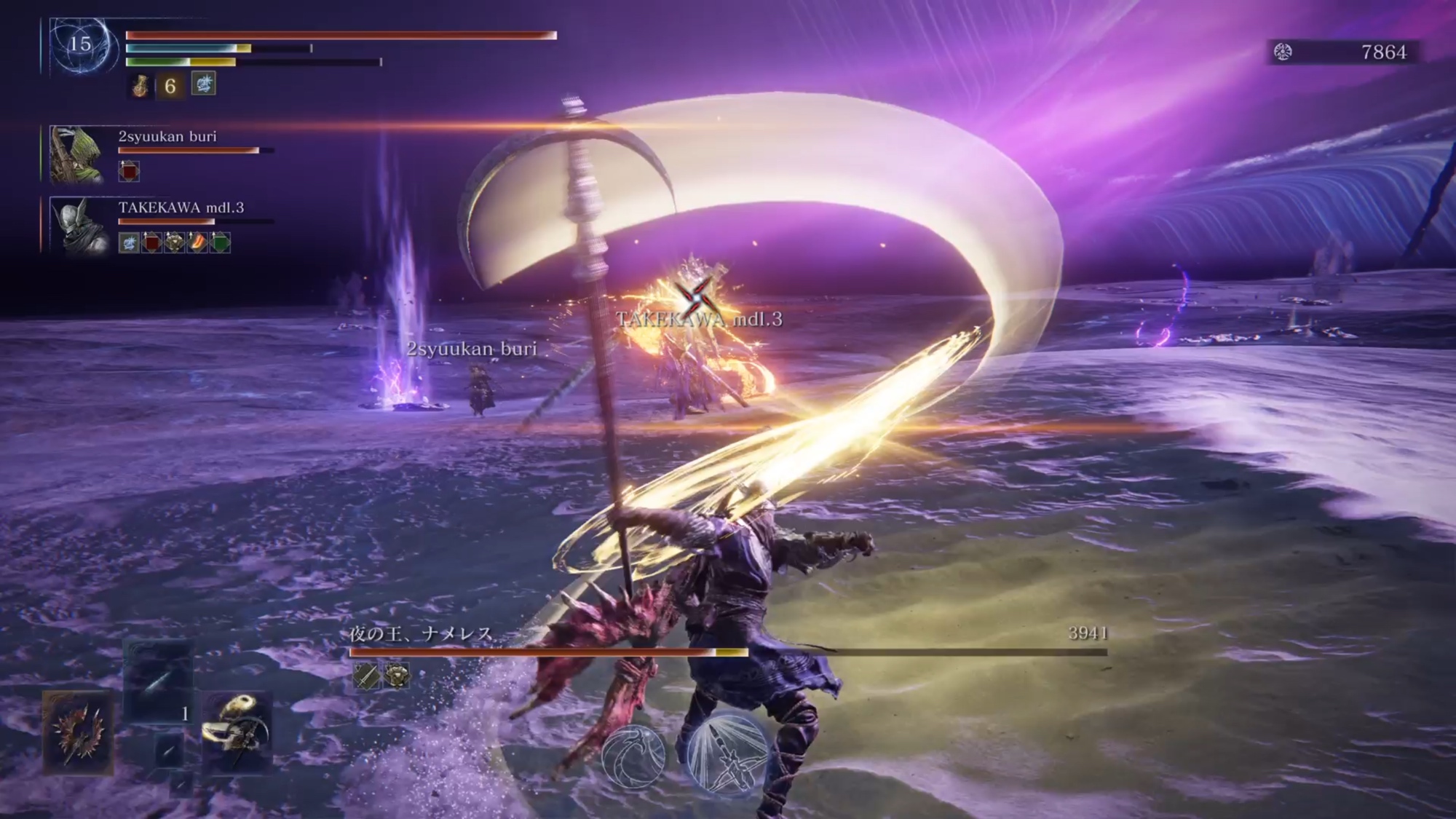The width and height of the screenshot is (1456, 819).
Task: Select the golden flask icon
Action: (x=141, y=86)
